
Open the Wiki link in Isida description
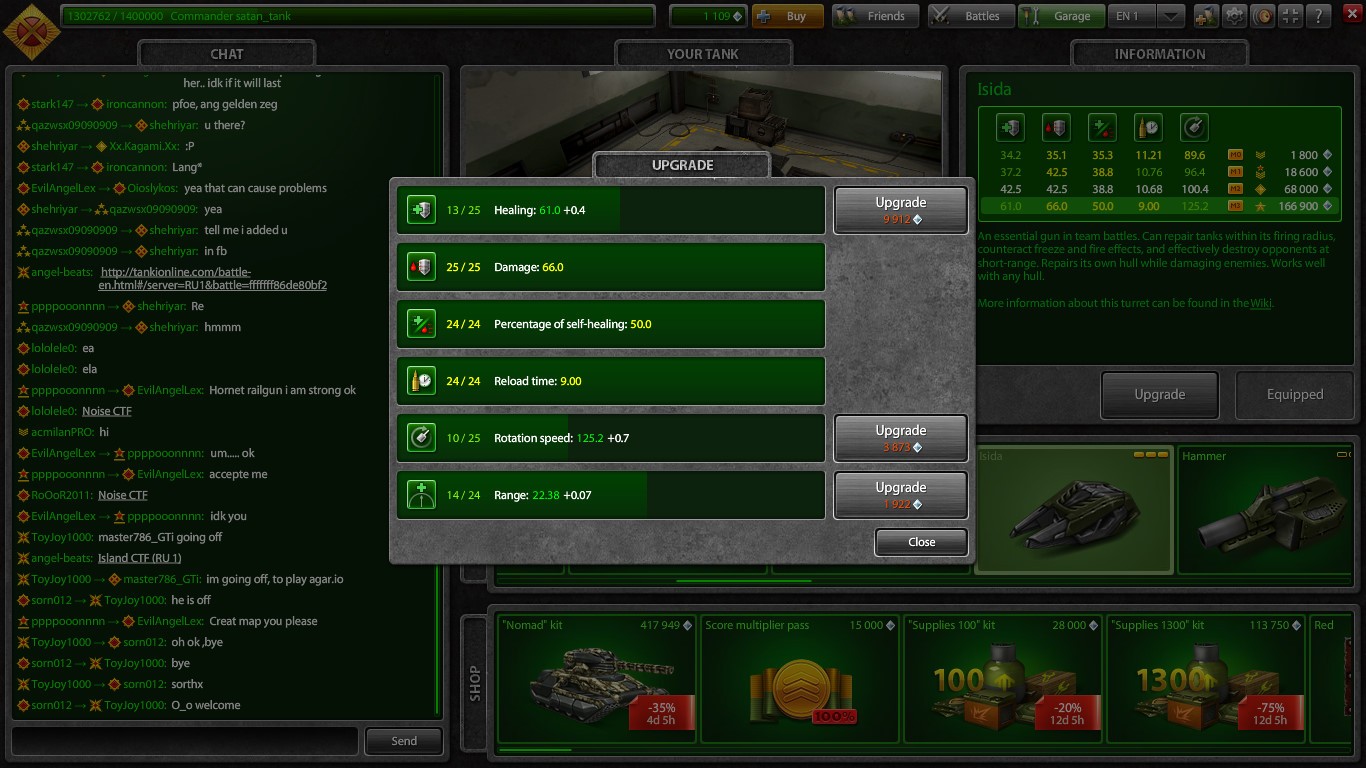tap(1261, 303)
